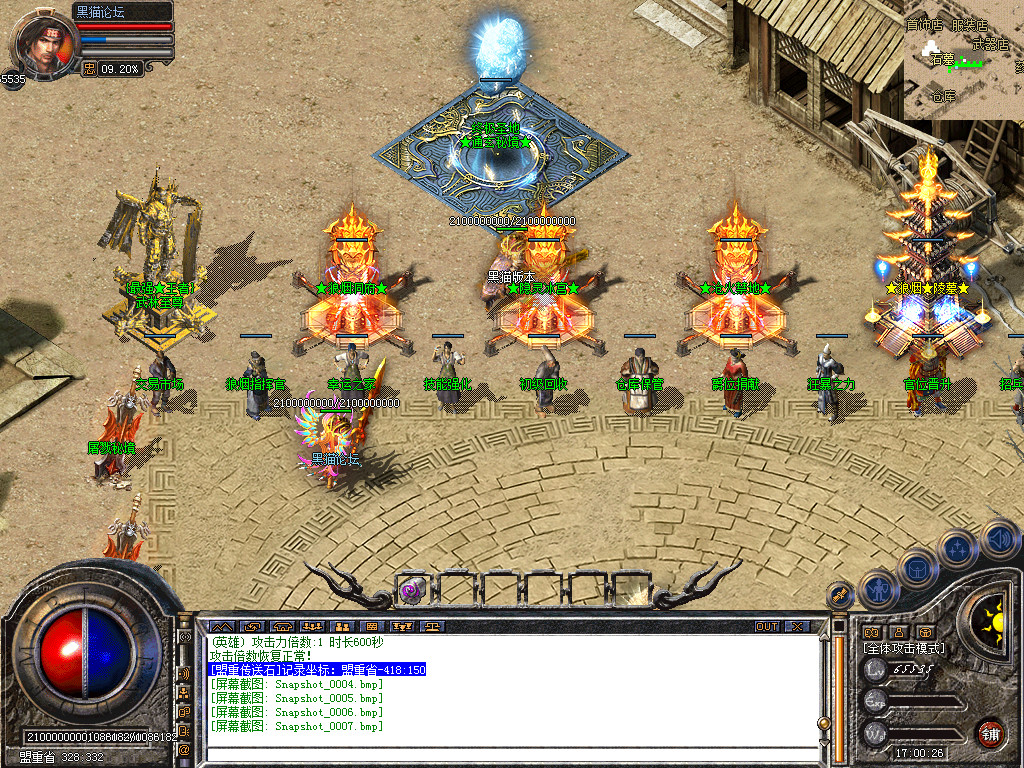This screenshot has width=1024, height=768.
Task: Use the purple swirl item in the quick belt
Action: click(411, 590)
